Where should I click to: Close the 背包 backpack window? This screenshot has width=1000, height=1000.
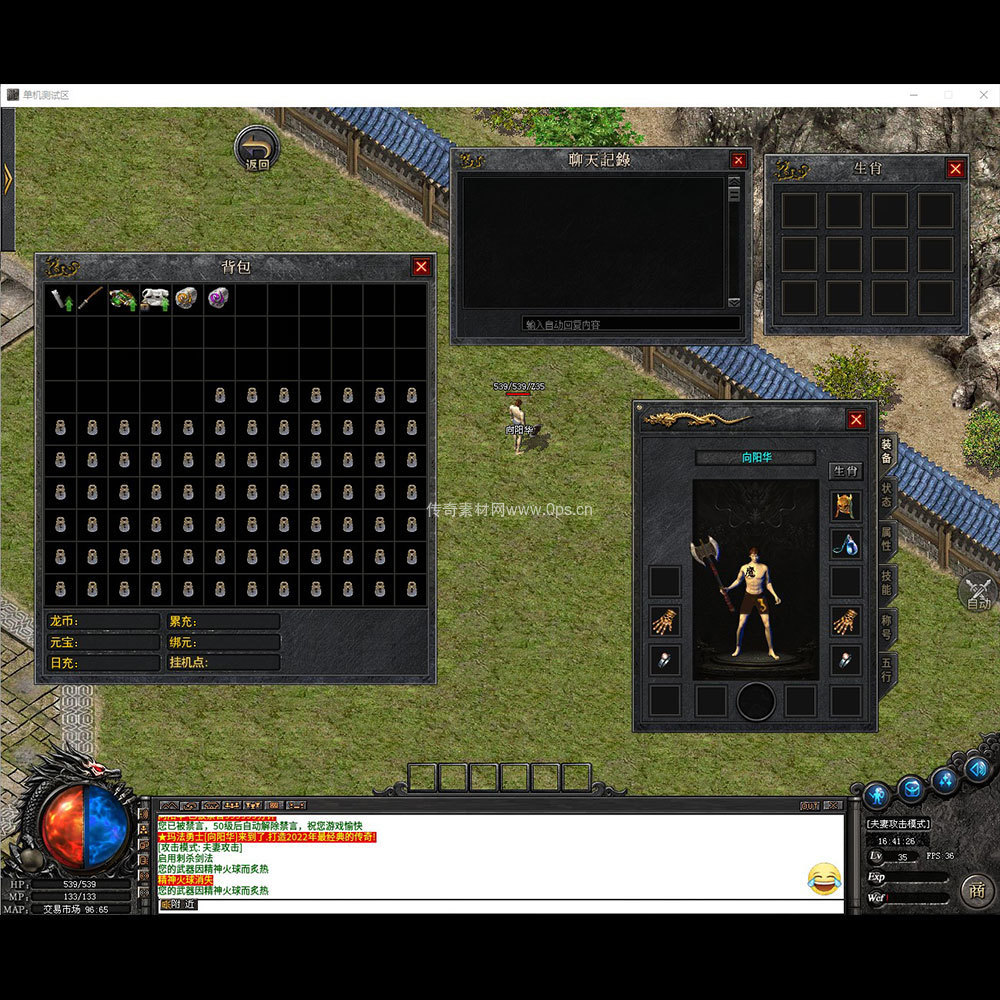pos(421,266)
